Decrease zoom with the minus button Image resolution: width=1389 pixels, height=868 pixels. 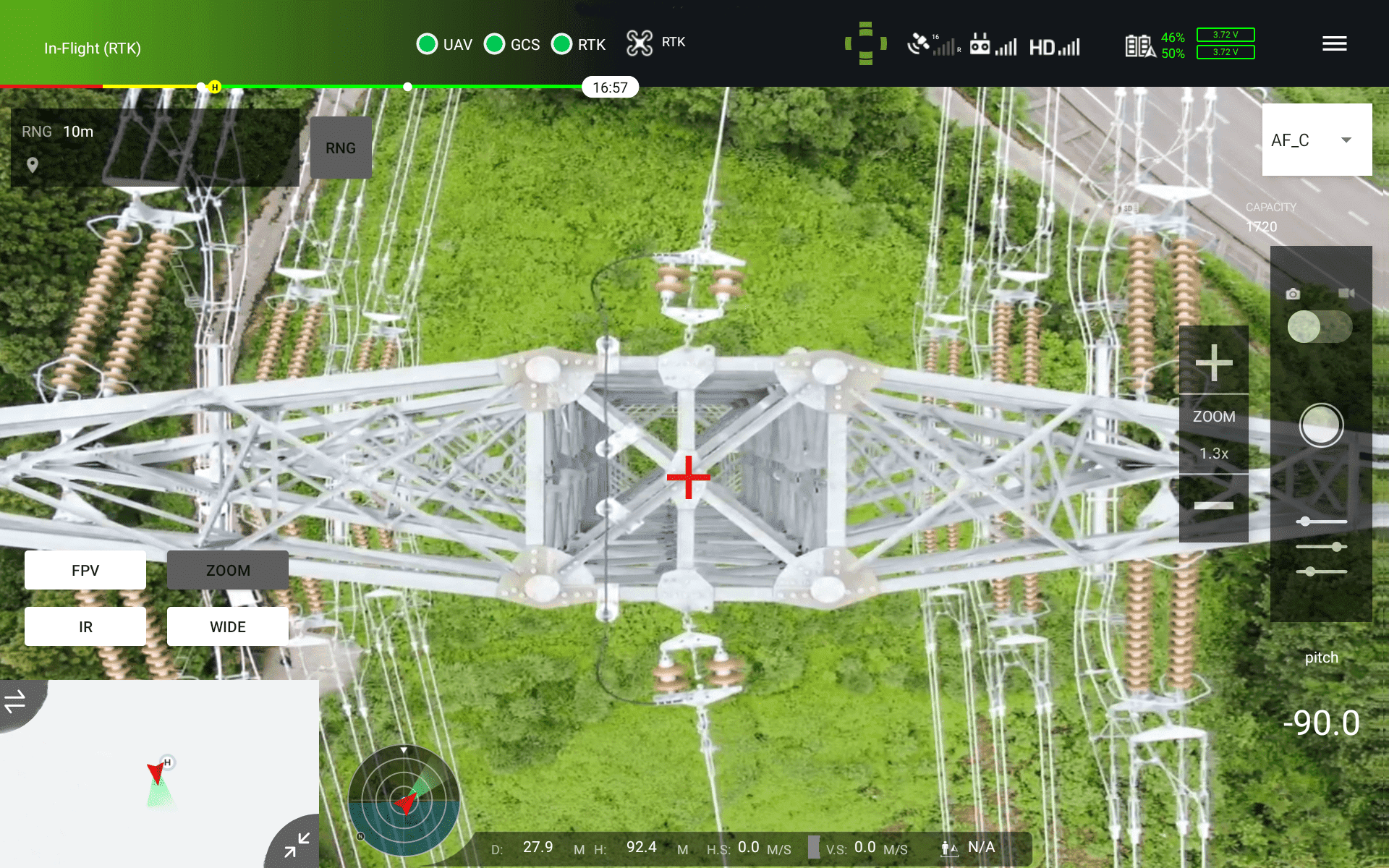click(x=1213, y=506)
